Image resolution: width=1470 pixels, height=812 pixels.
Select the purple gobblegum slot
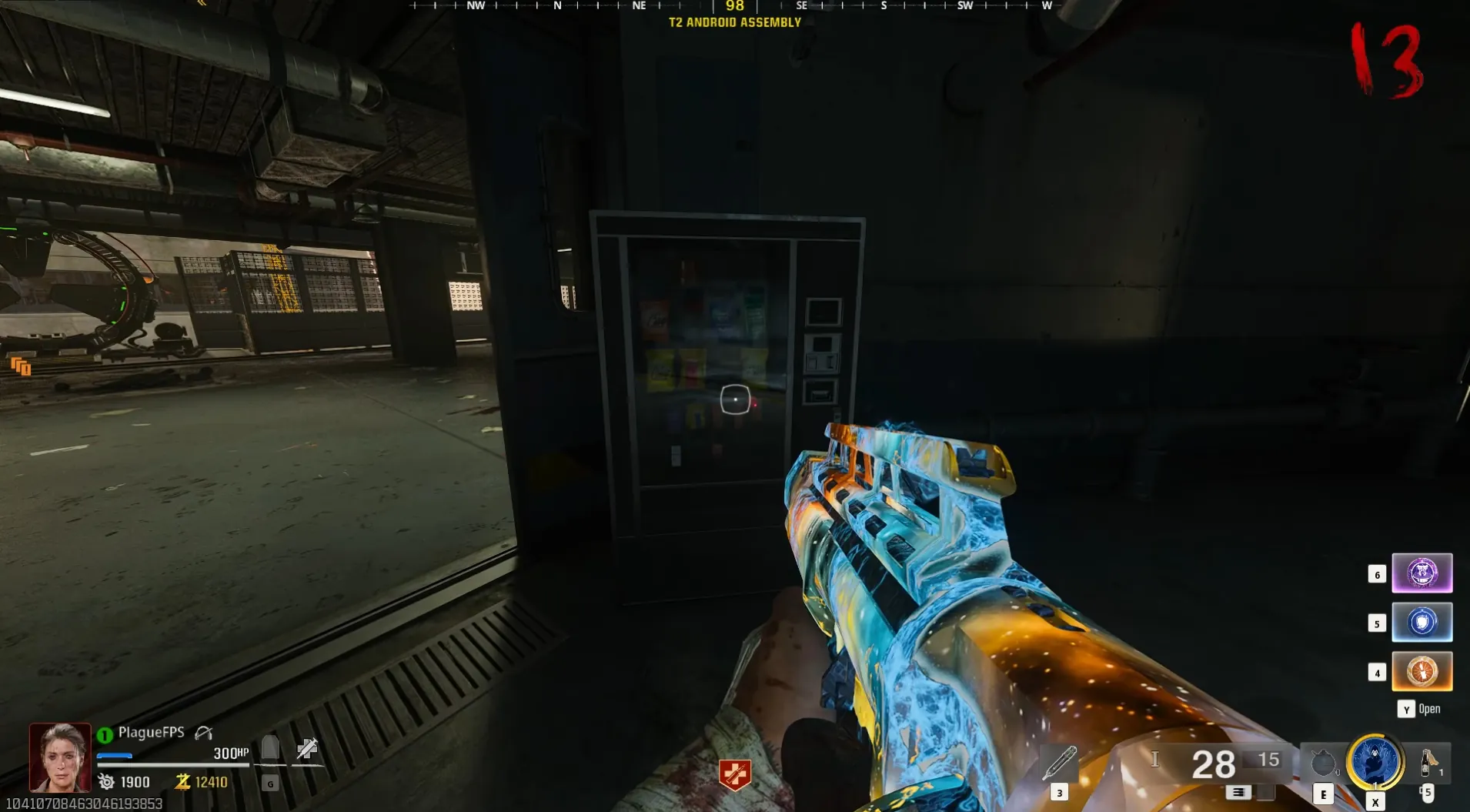click(1422, 573)
